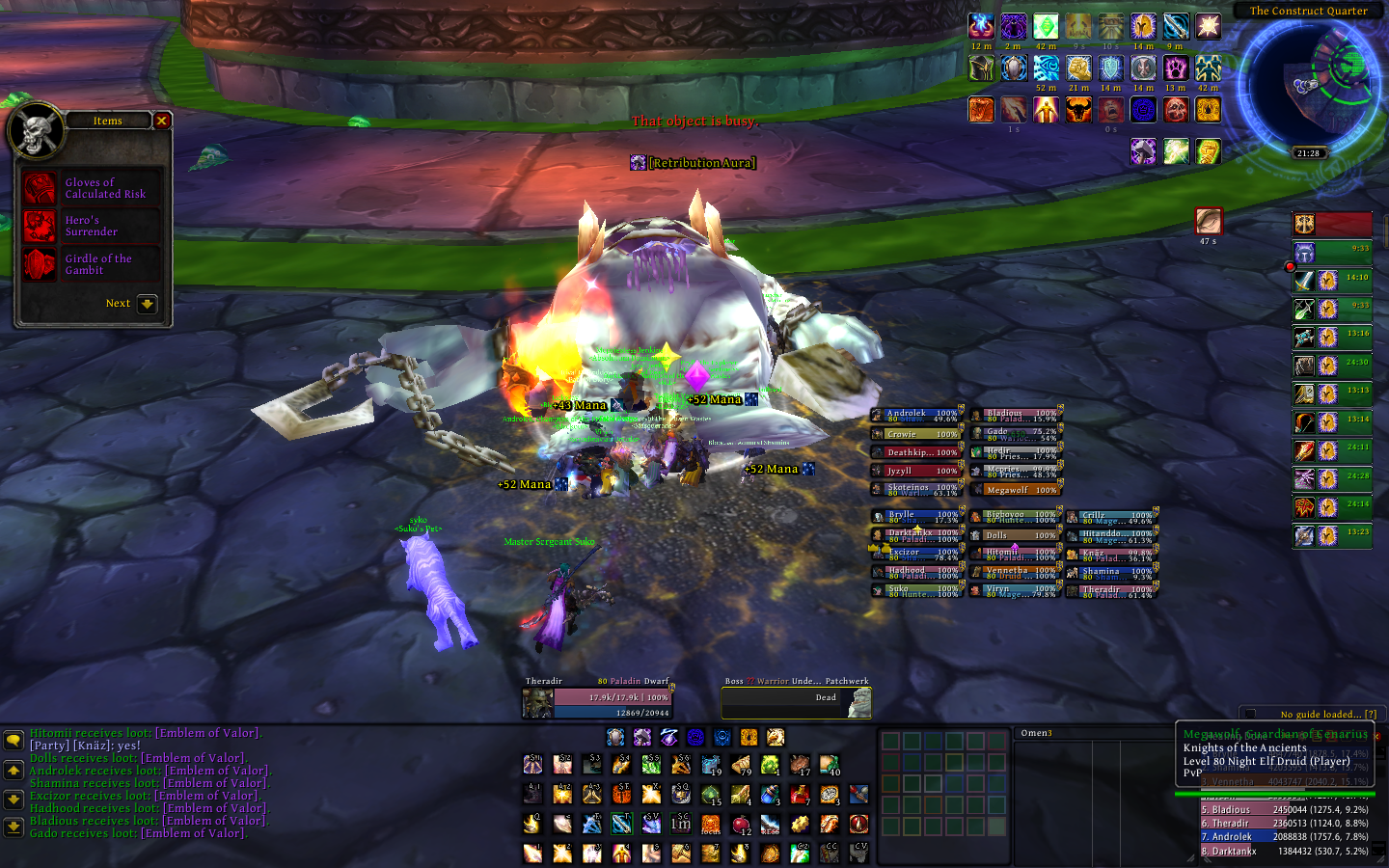
Task: Select Suko the hunter's raid frame
Action: point(916,590)
